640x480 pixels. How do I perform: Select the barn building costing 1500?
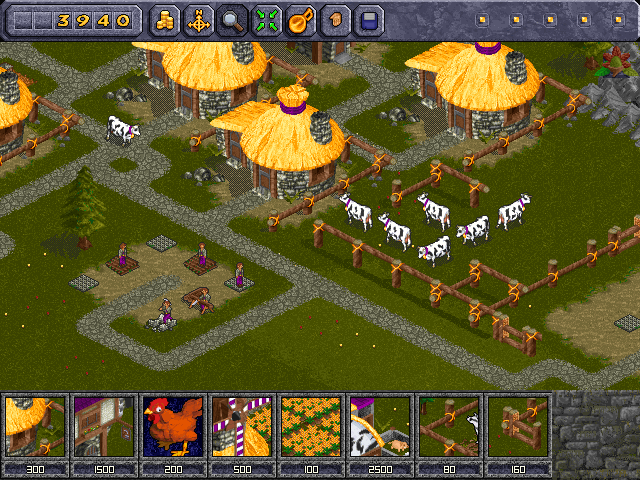click(104, 426)
